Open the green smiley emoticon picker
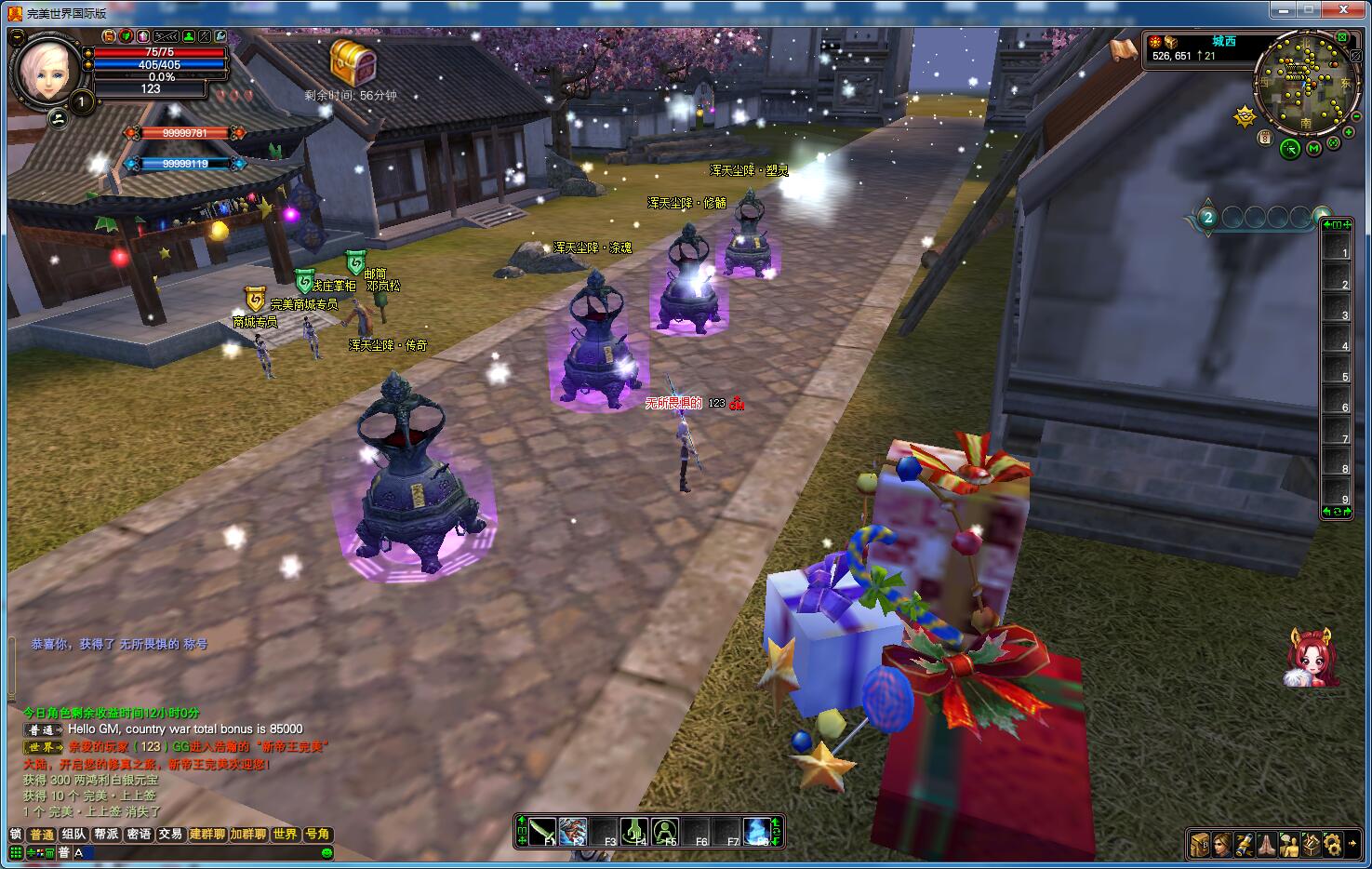Viewport: 1372px width, 869px height. (326, 852)
